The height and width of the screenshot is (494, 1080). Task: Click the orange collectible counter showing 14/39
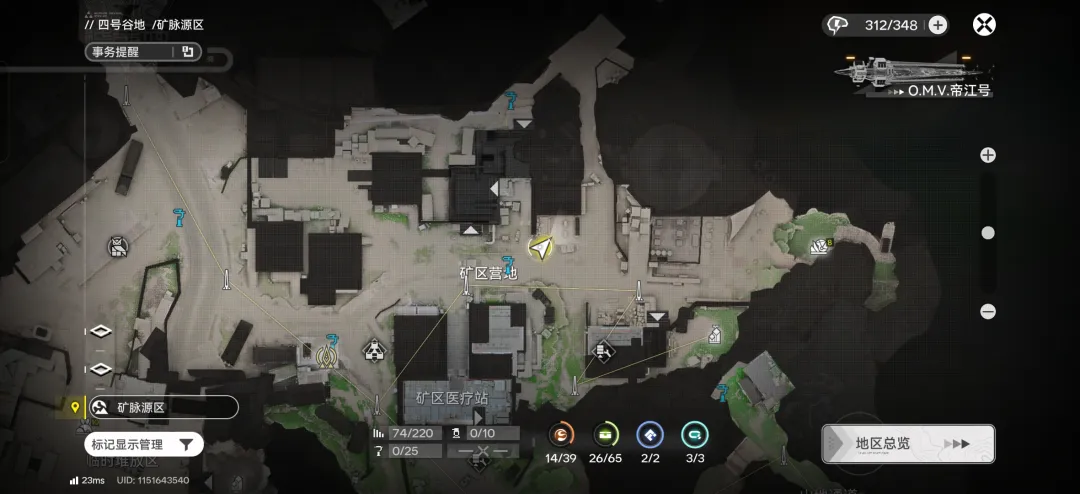tap(562, 435)
